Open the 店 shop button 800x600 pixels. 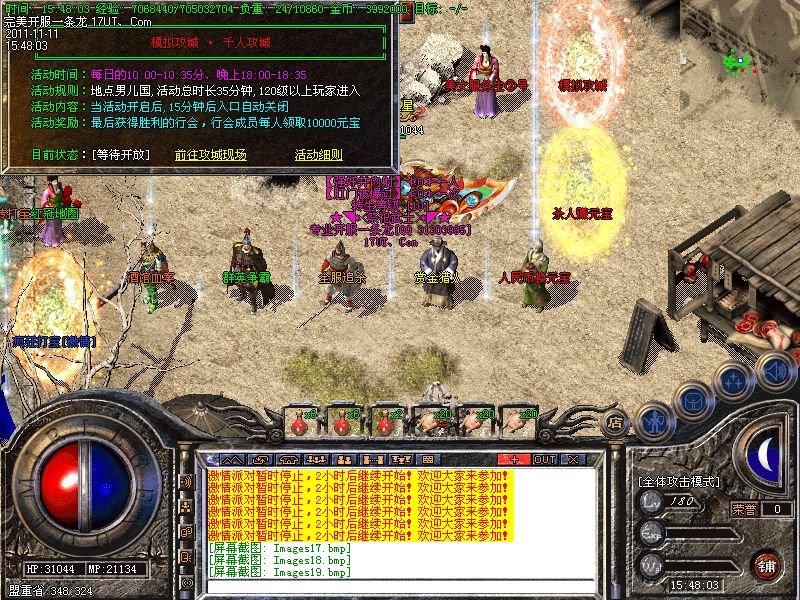616,423
